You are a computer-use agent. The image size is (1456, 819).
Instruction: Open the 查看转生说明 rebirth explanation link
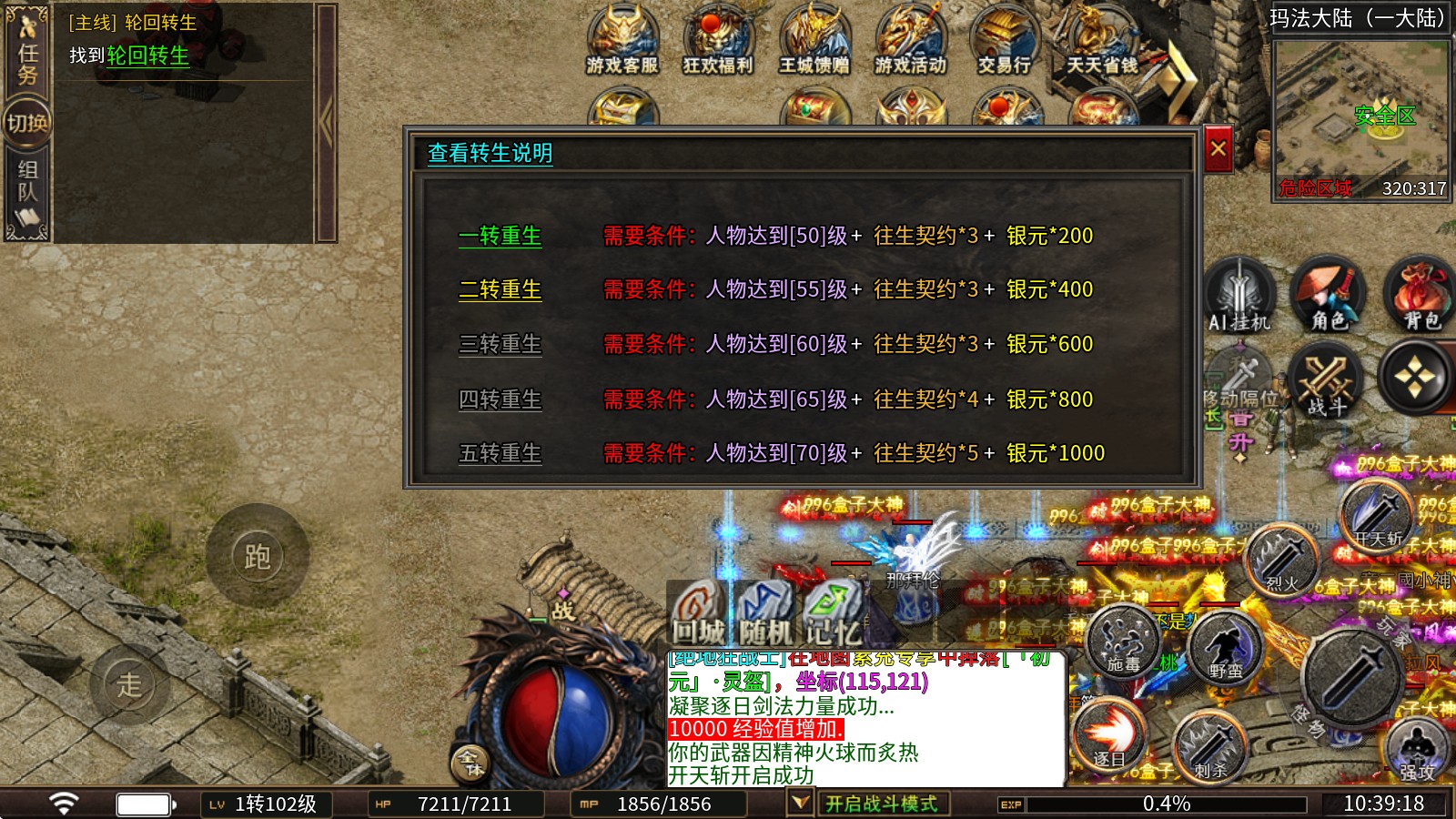pyautogui.click(x=490, y=153)
